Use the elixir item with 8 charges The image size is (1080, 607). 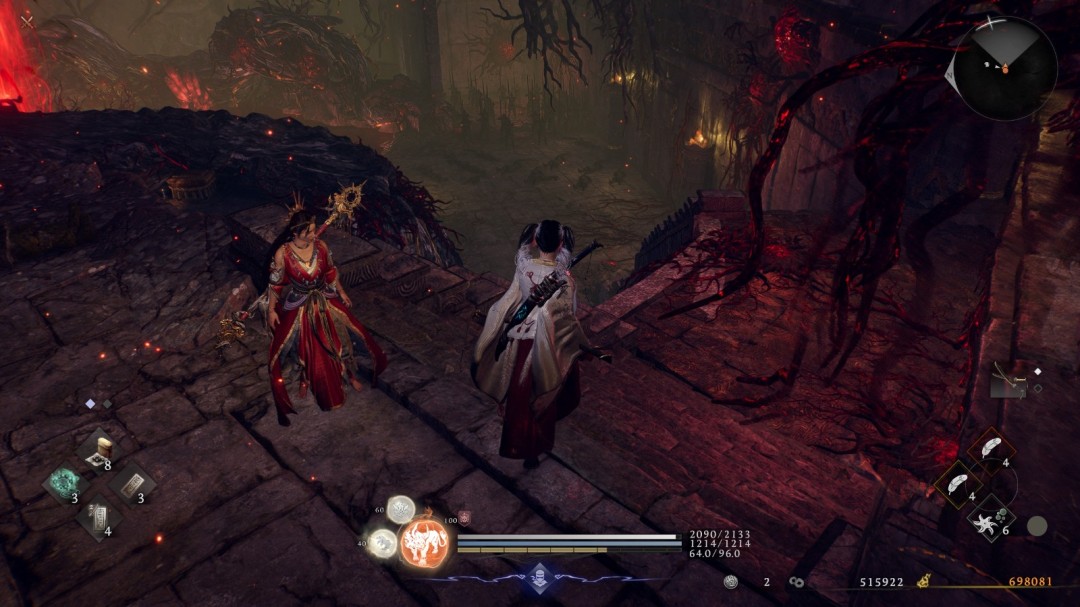[99, 450]
